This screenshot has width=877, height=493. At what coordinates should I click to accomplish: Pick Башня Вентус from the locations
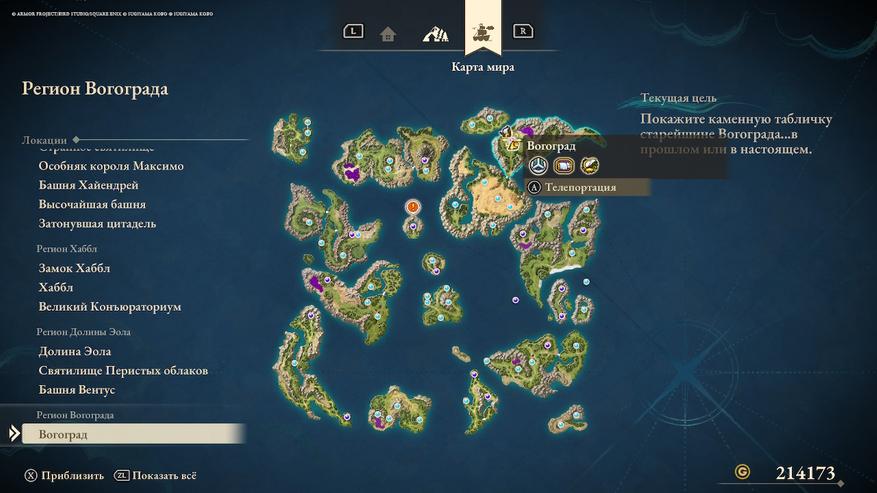pos(77,389)
